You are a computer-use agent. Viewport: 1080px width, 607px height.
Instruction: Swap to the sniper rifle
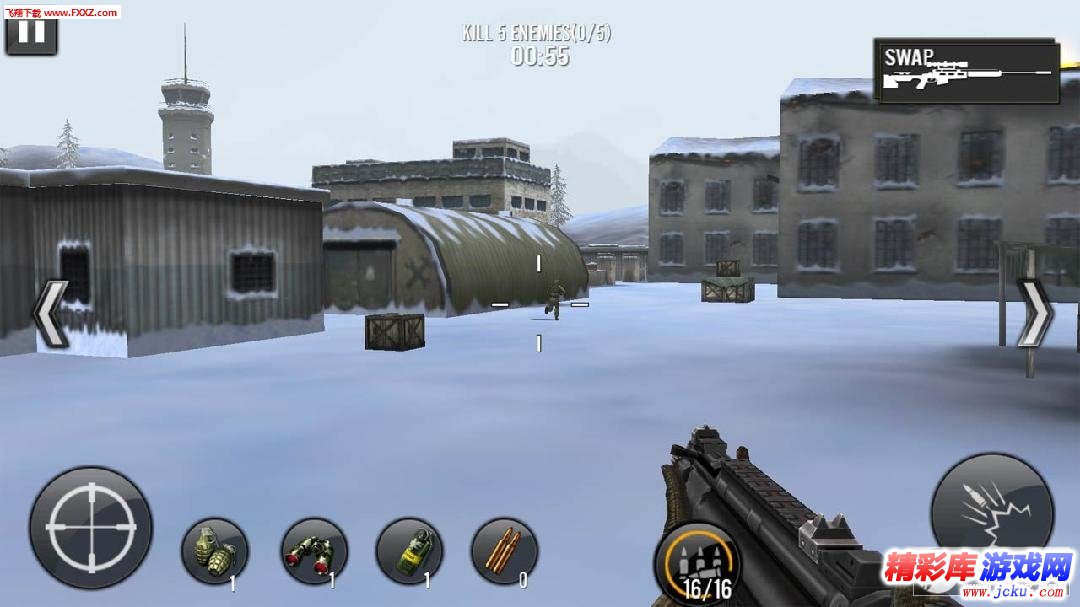point(966,71)
